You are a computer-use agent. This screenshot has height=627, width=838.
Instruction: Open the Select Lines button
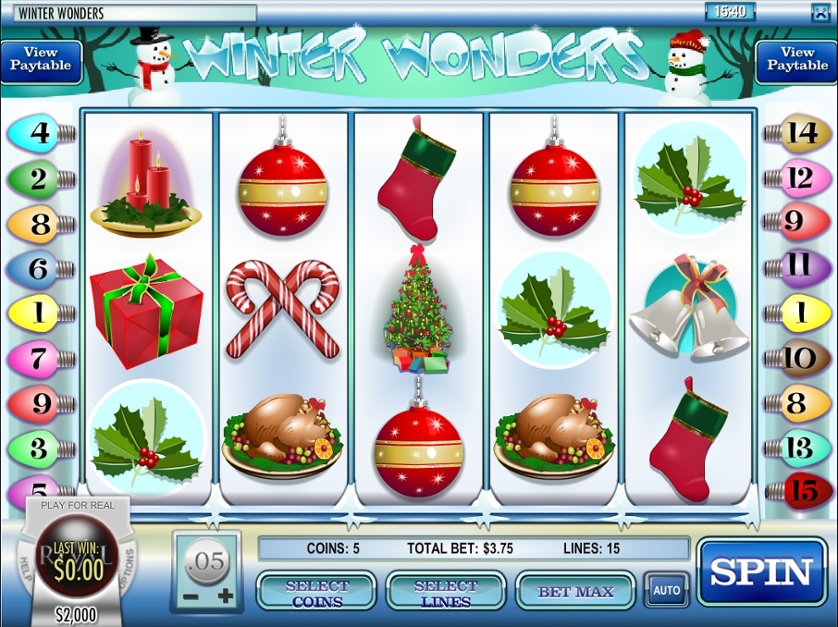coord(446,592)
